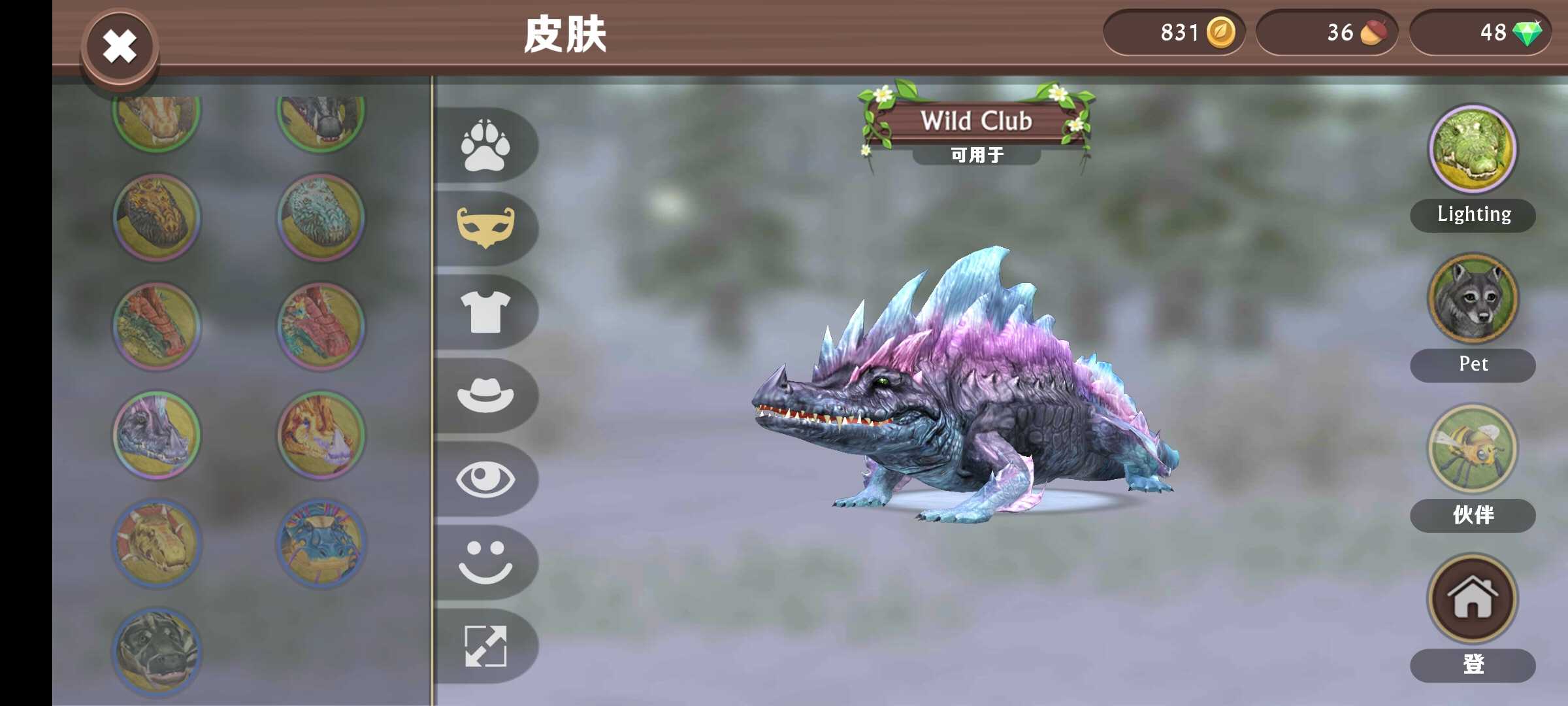Open the t-shirt clothing tab
The image size is (1568, 706).
point(485,312)
